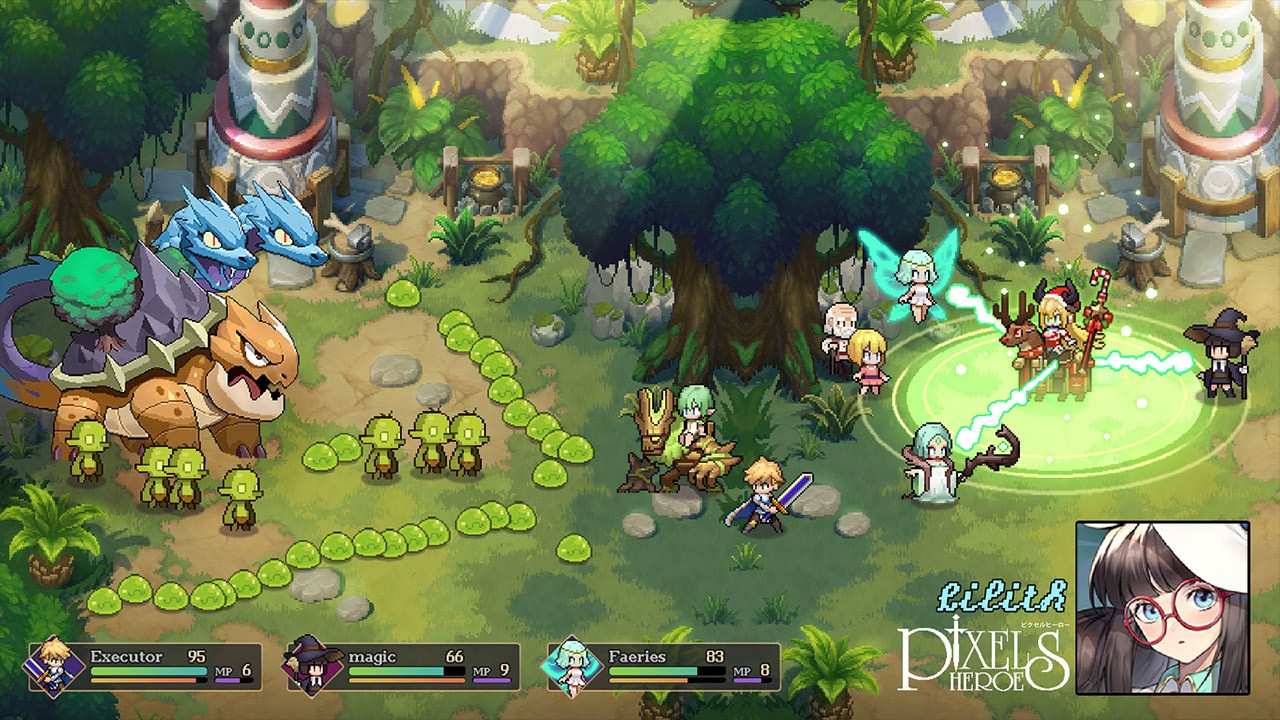The width and height of the screenshot is (1280, 720).
Task: Click the glasses girl character thumbnail
Action: (x=1163, y=607)
